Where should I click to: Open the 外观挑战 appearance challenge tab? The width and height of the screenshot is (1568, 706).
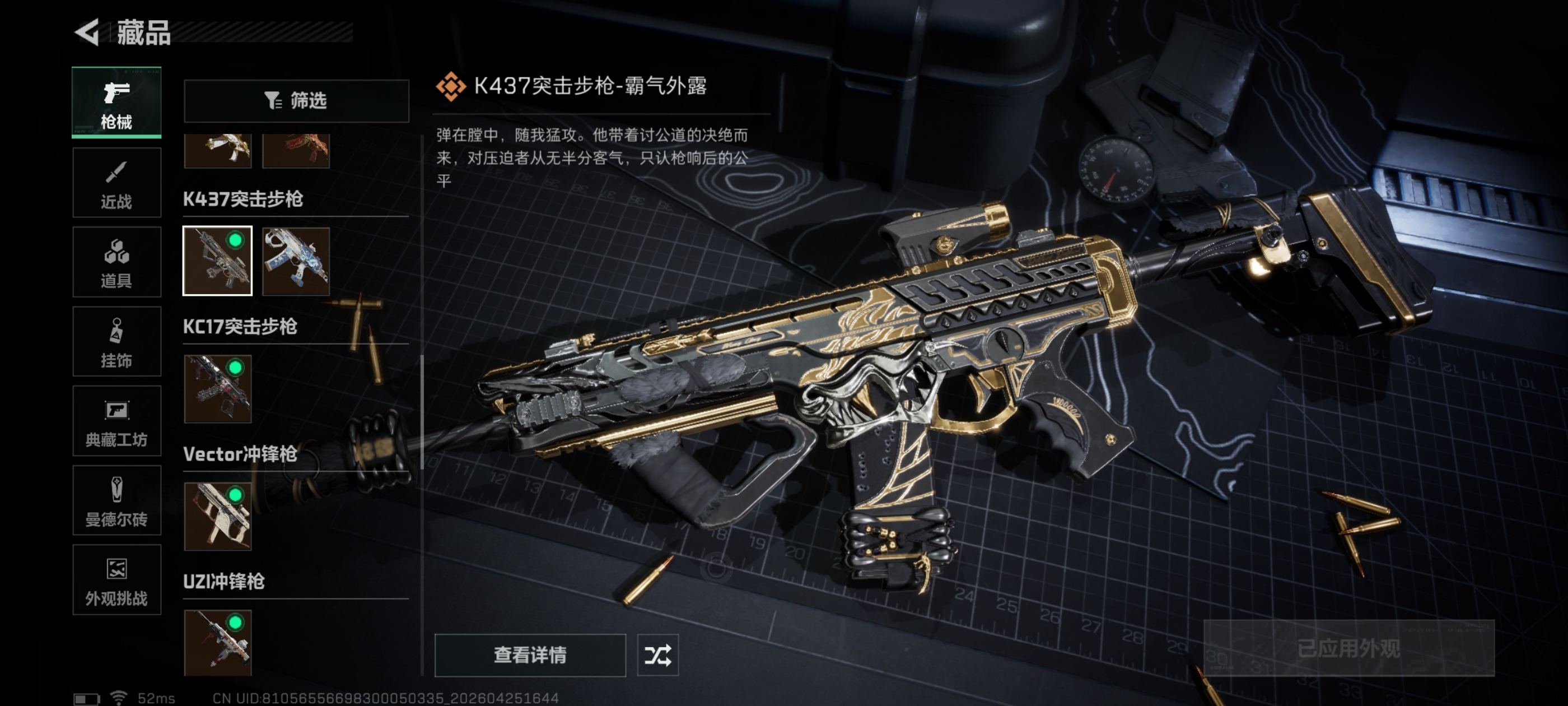coord(116,580)
